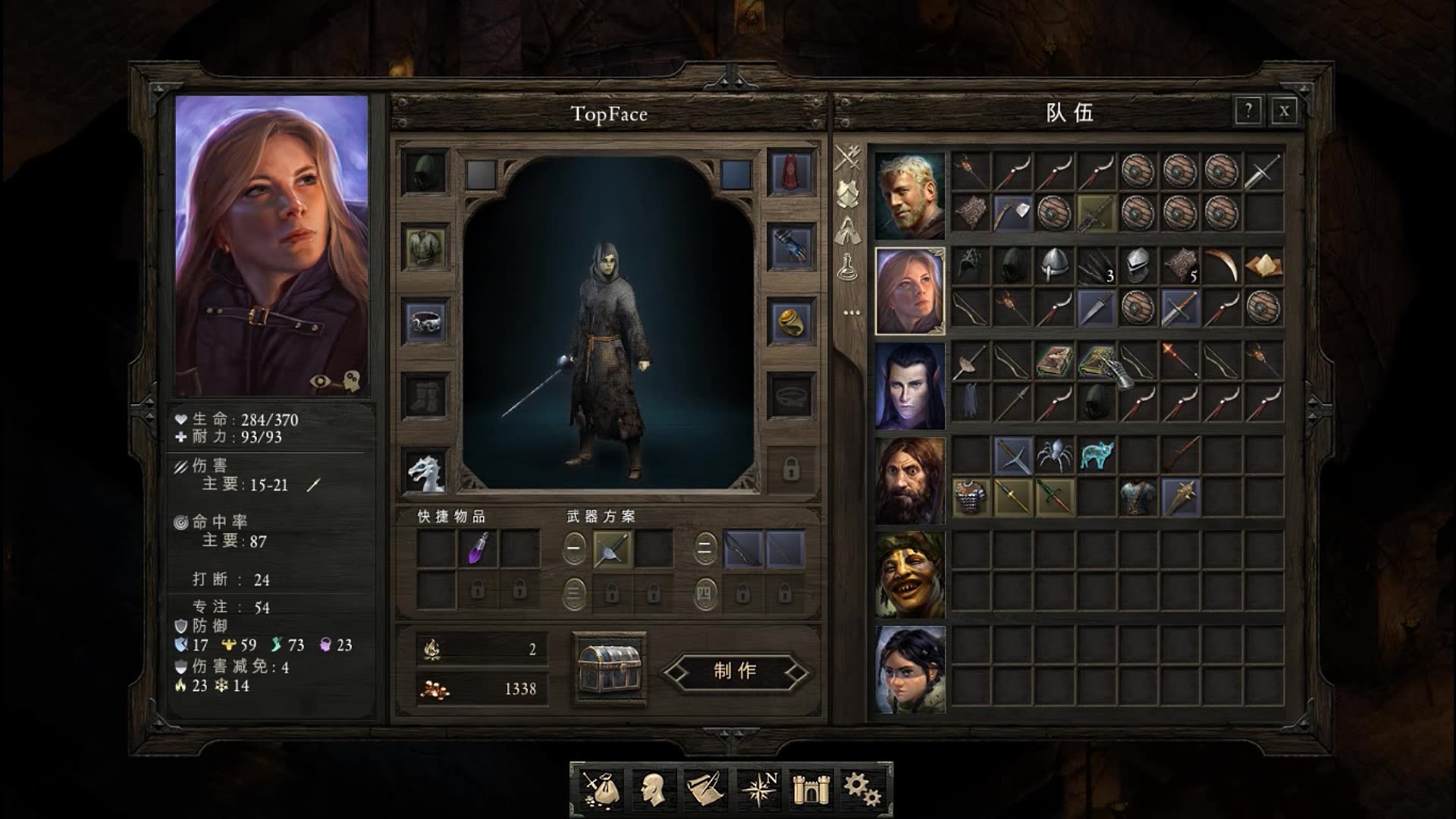Select the gauntlets equipment slot
1456x819 pixels.
(791, 246)
